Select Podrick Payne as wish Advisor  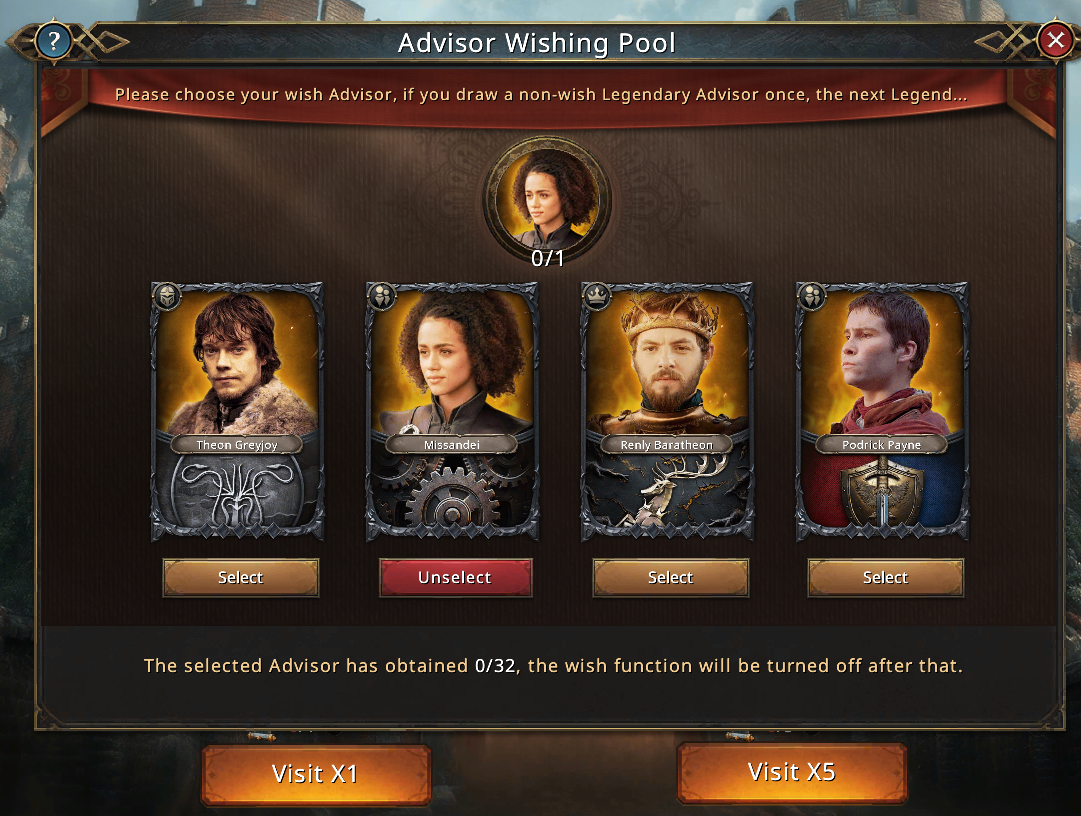pyautogui.click(x=885, y=578)
